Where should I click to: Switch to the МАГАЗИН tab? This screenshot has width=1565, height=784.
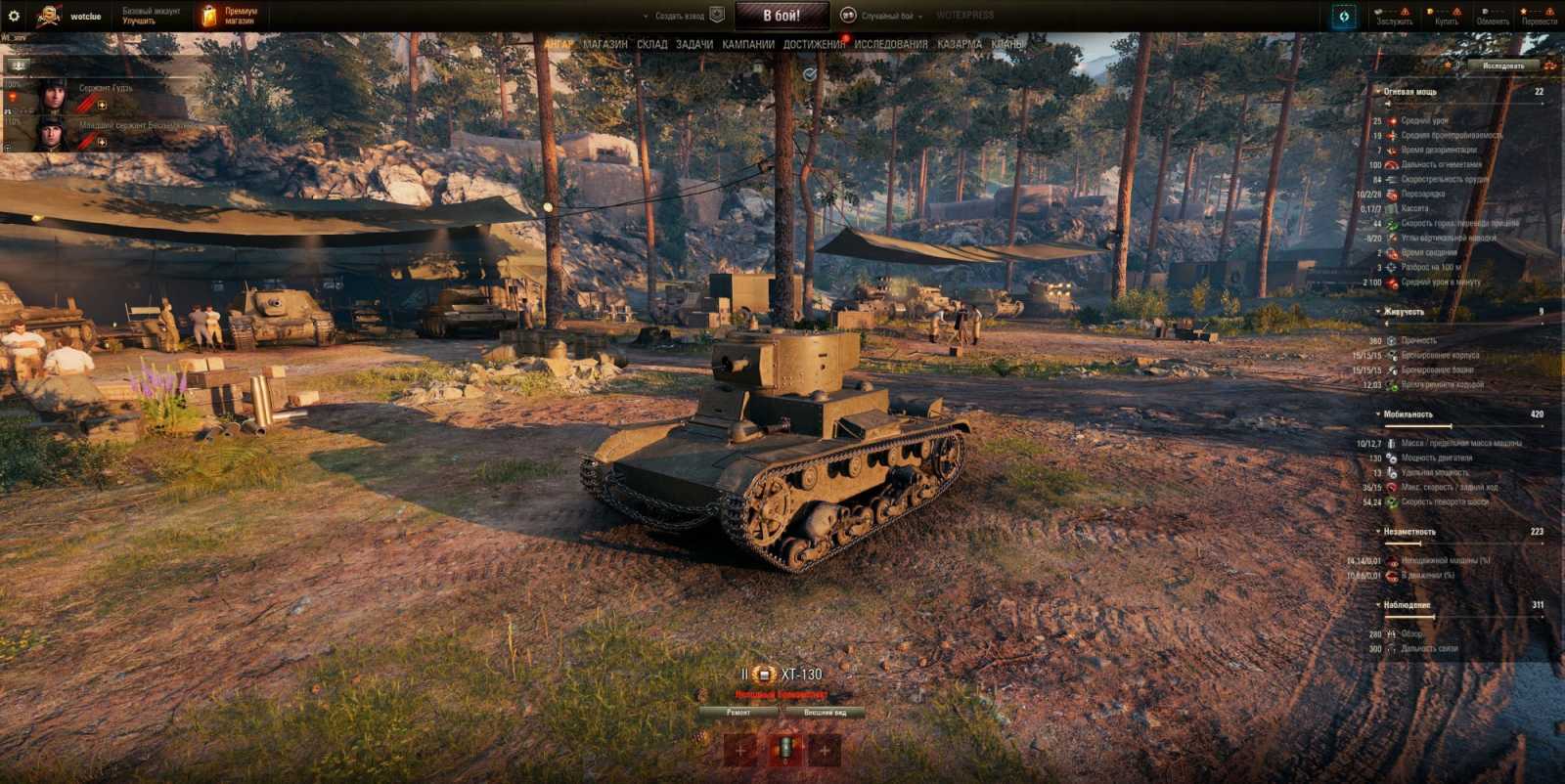click(604, 44)
